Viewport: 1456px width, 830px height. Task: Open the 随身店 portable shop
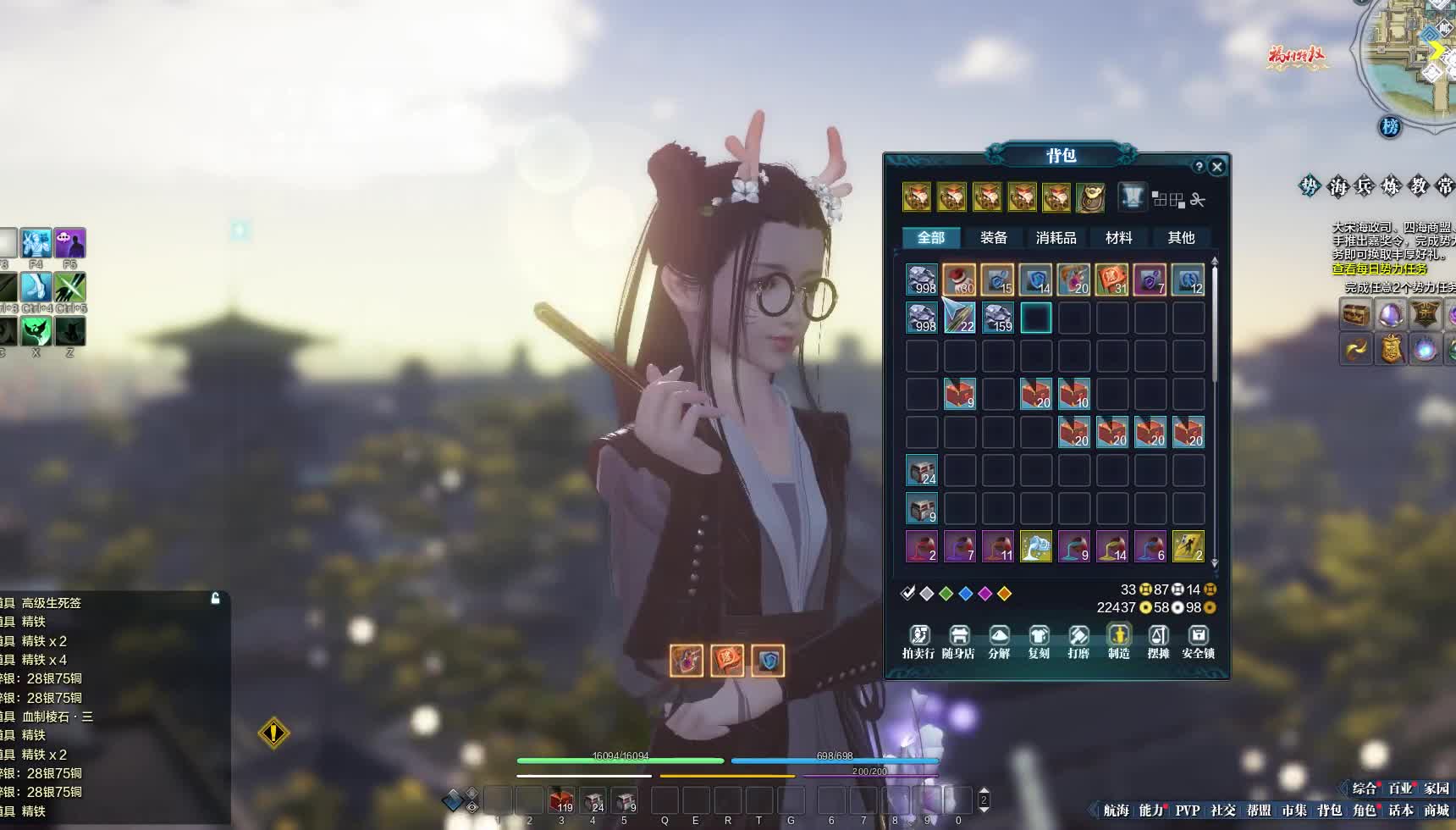coord(958,641)
